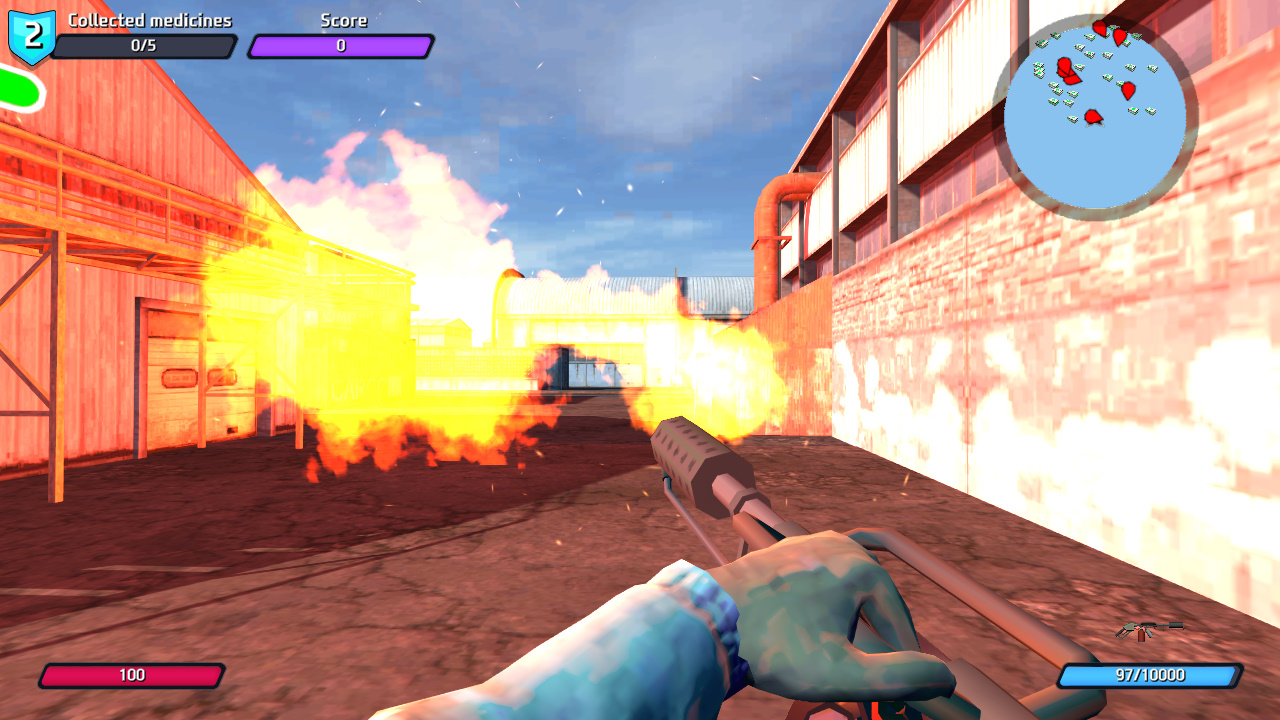Click the green stamina bar upper left
1280x720 pixels.
15,88
